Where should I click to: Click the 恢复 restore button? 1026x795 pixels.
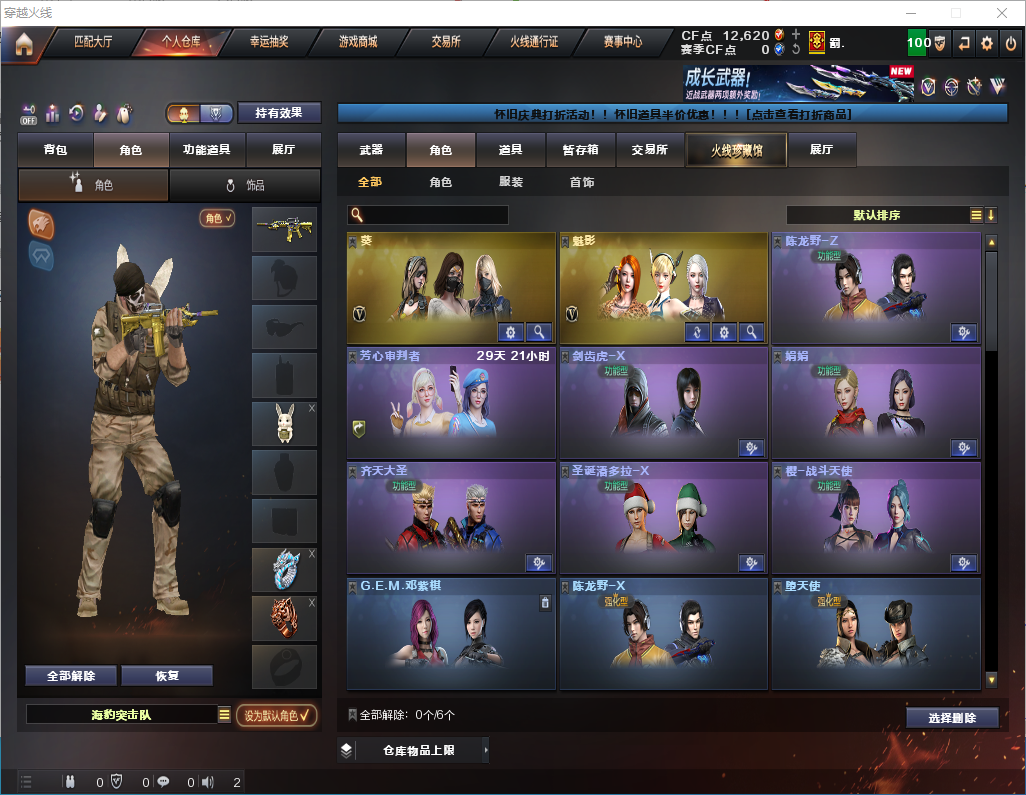167,675
